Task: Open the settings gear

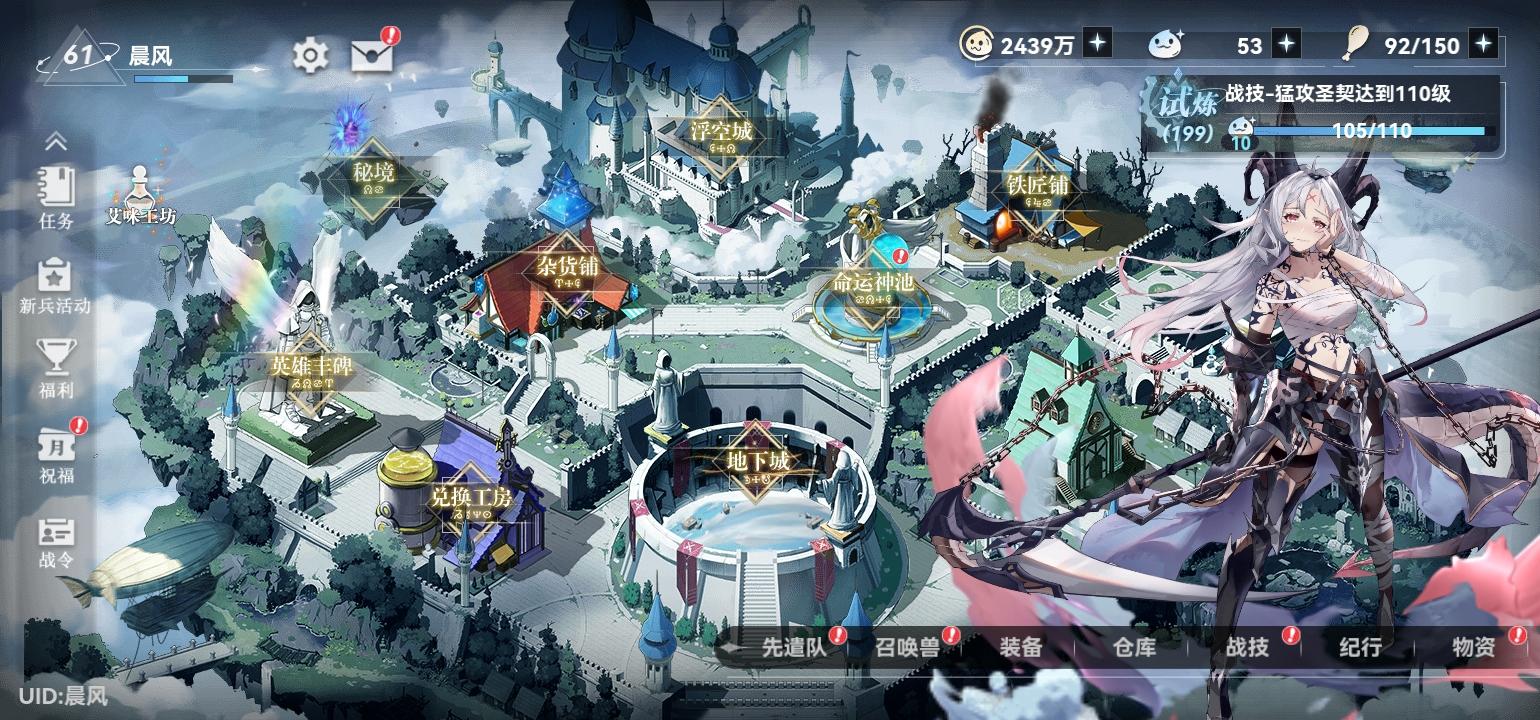Action: [309, 53]
